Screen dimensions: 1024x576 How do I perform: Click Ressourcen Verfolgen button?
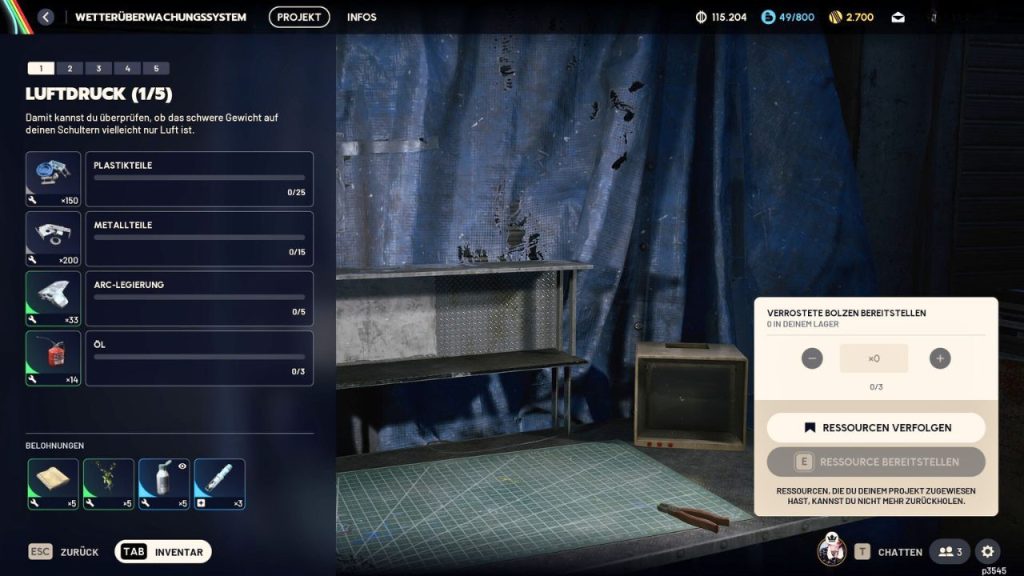click(x=876, y=427)
